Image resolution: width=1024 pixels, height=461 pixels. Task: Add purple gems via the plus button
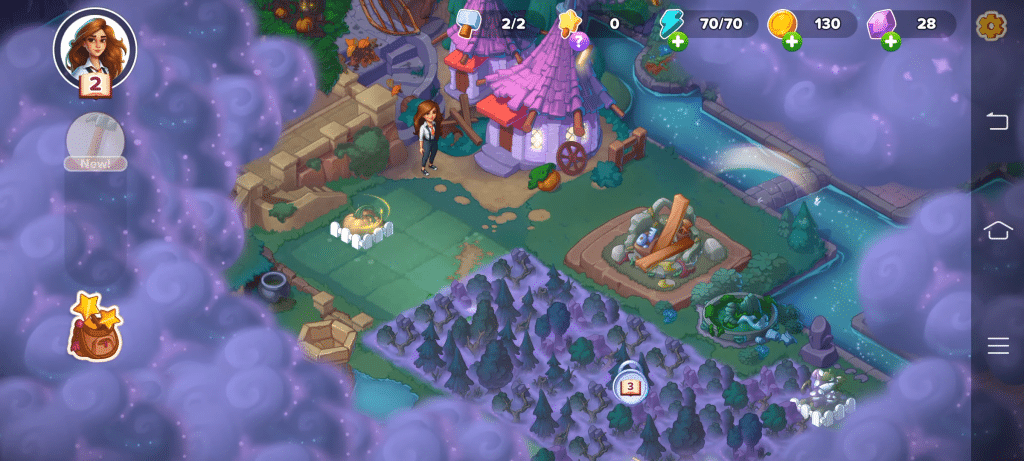click(890, 41)
